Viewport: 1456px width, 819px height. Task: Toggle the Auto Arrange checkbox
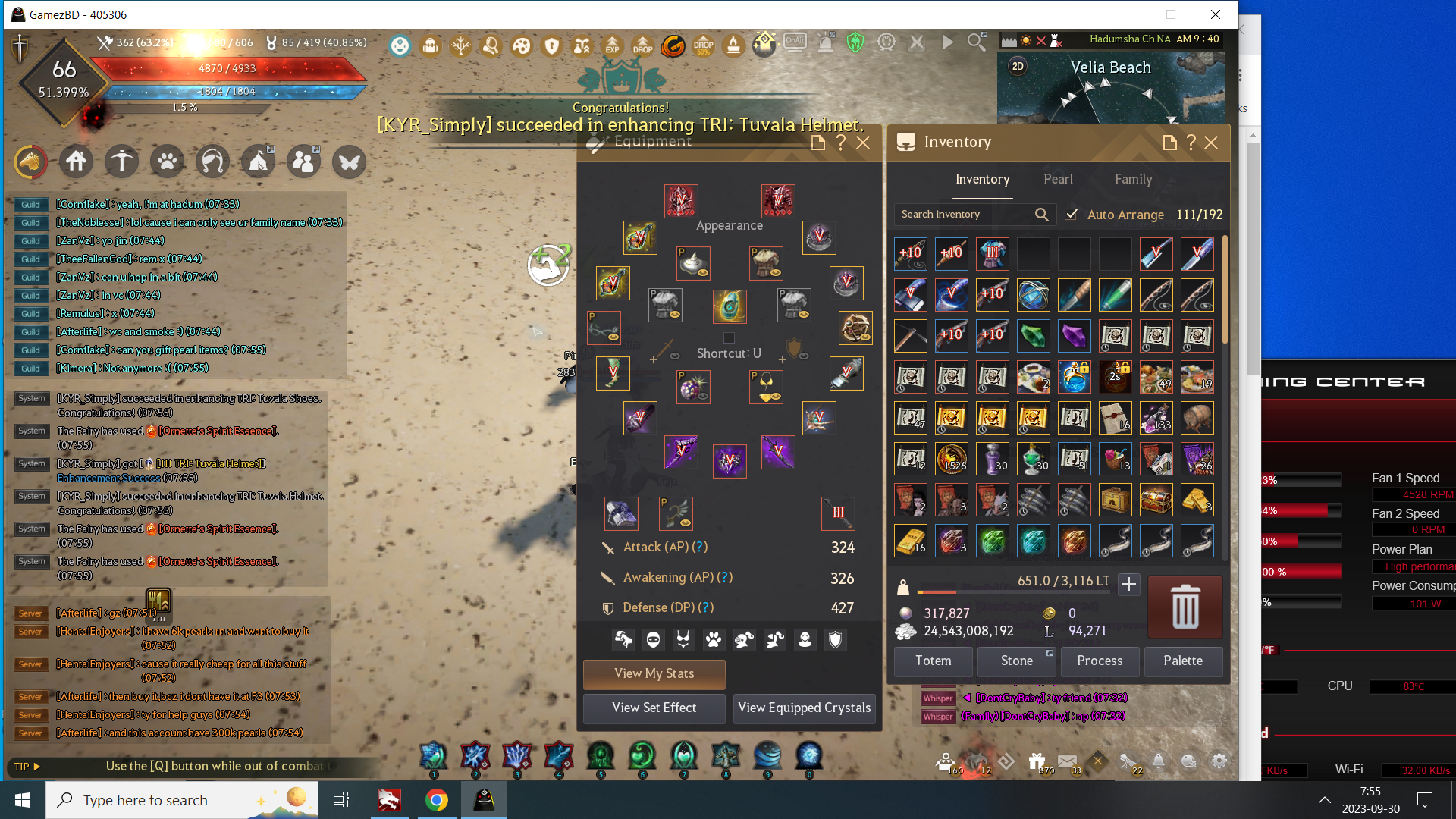[1071, 215]
